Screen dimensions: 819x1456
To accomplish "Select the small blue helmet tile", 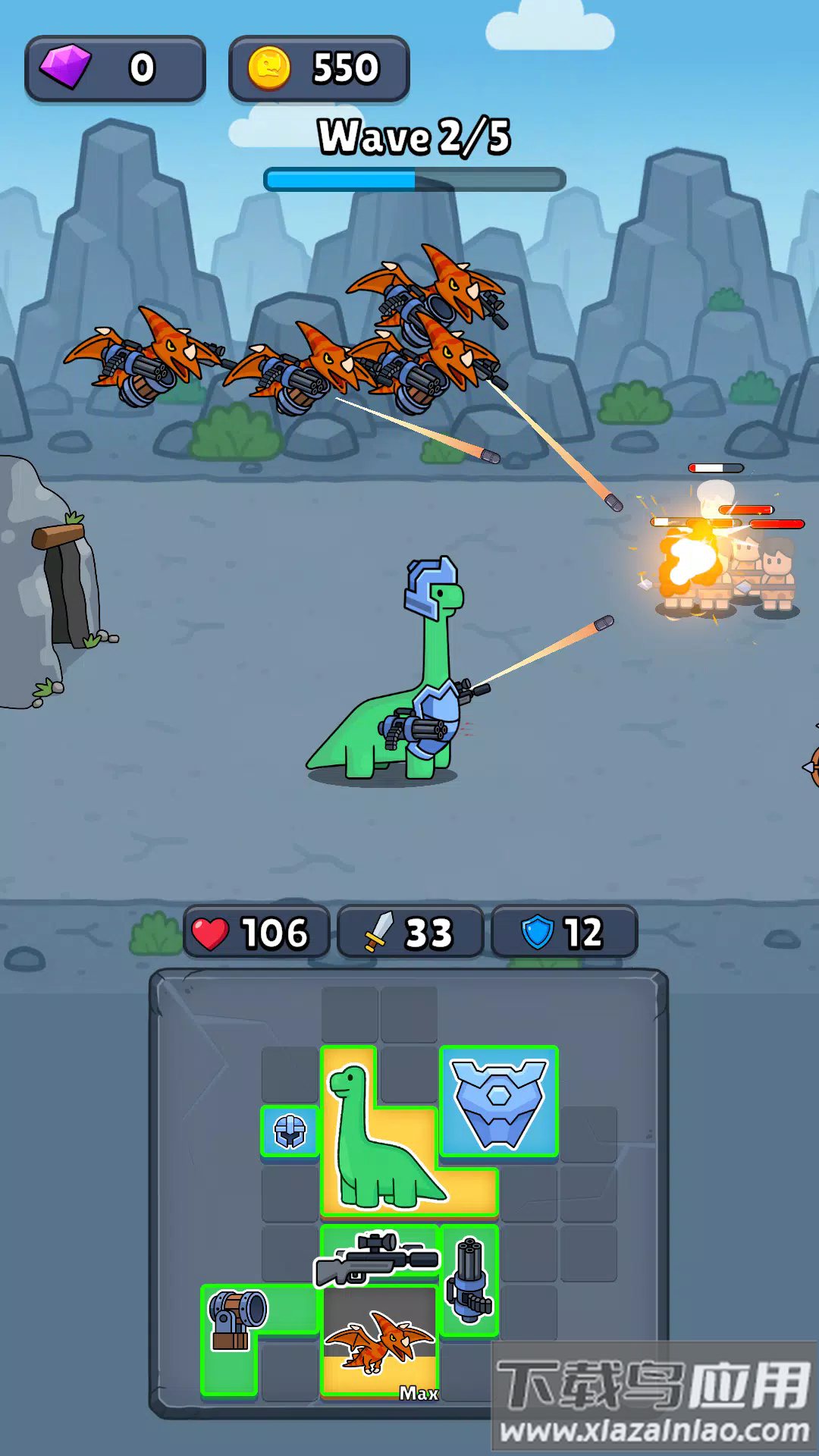I will pyautogui.click(x=290, y=1131).
